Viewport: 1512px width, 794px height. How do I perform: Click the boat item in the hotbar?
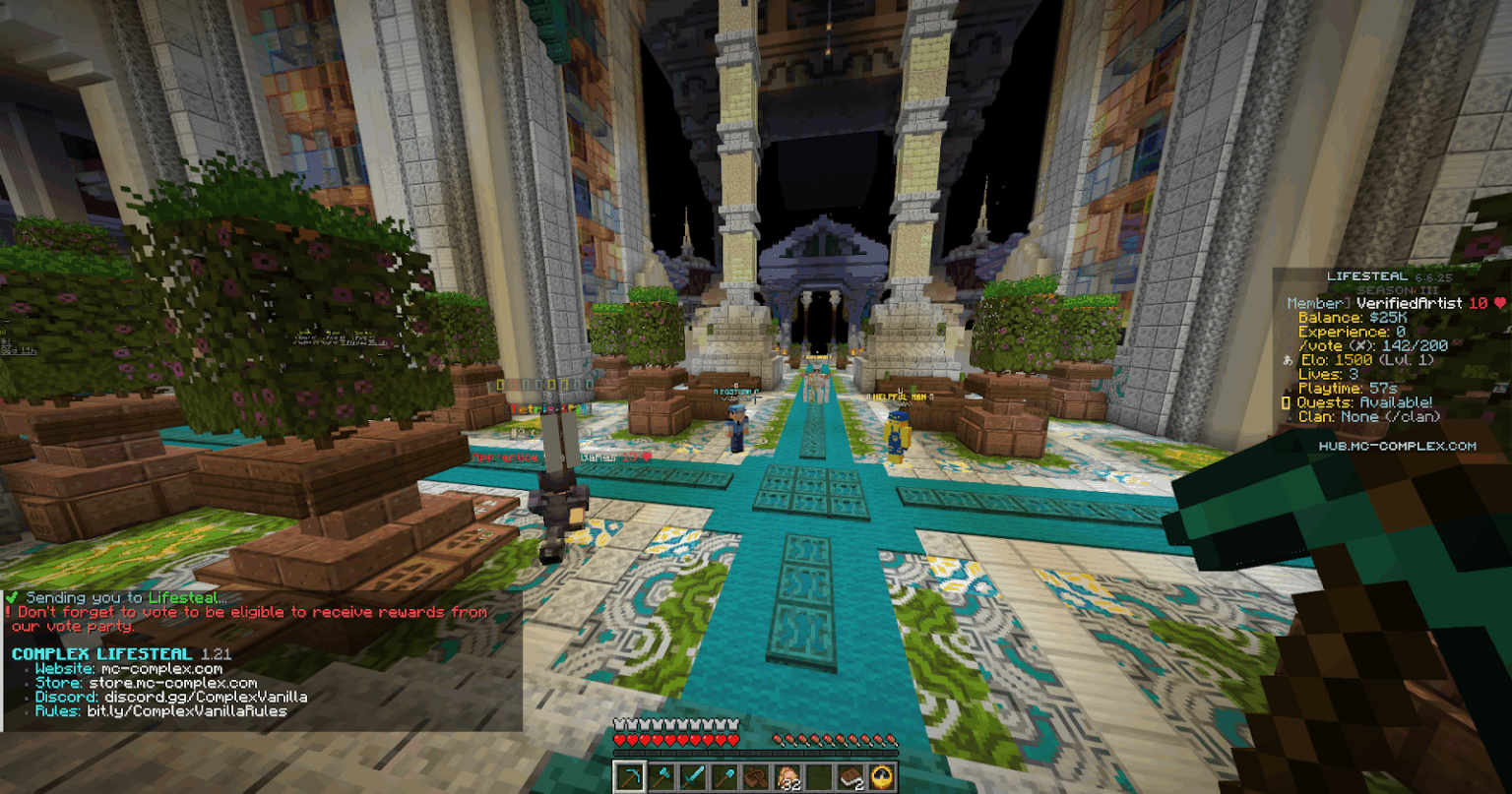tap(755, 776)
